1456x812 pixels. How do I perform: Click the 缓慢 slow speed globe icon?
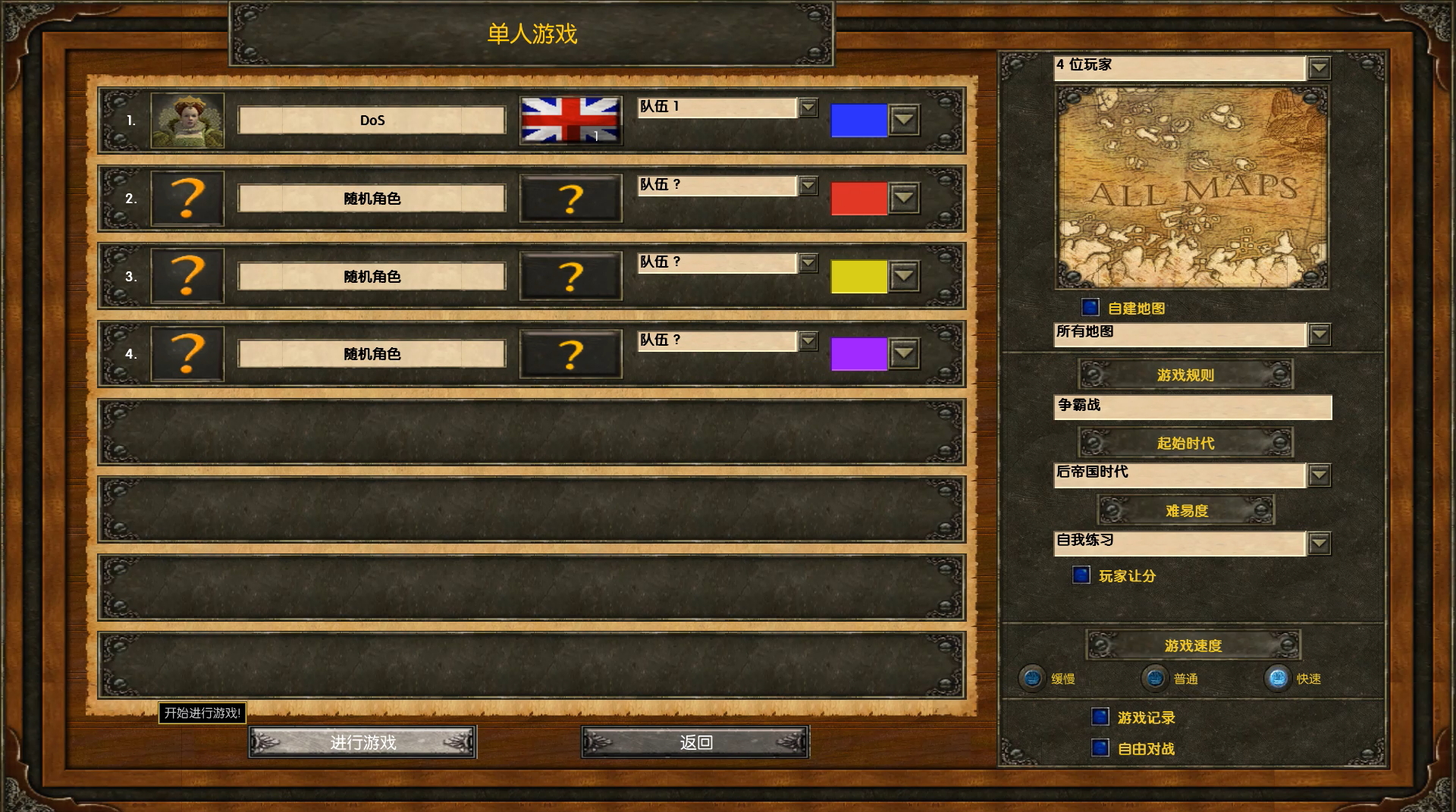(x=1032, y=679)
